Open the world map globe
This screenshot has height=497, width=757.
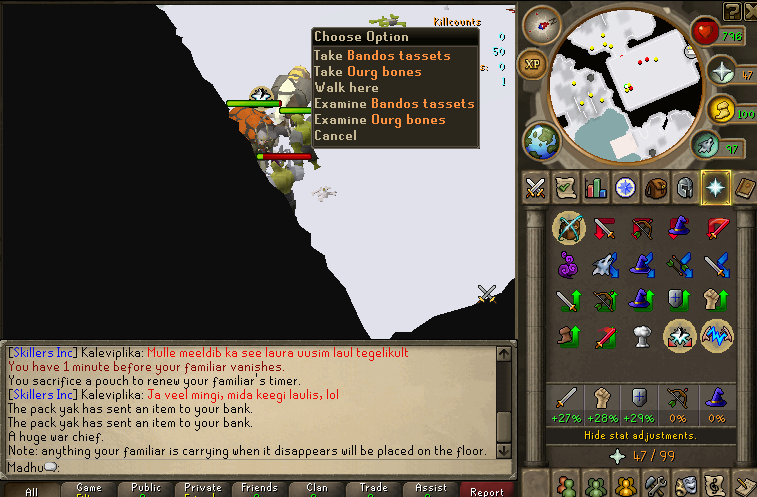click(540, 138)
